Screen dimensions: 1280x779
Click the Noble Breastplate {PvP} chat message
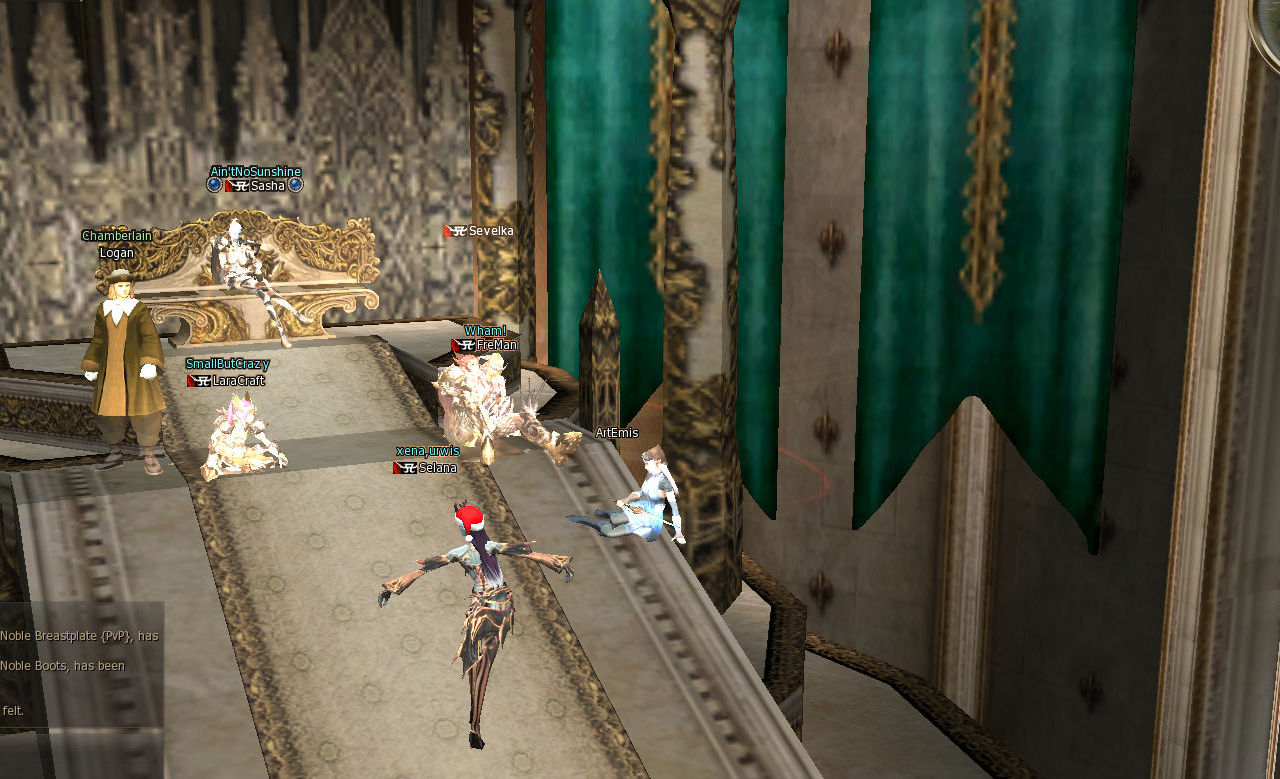[80, 634]
